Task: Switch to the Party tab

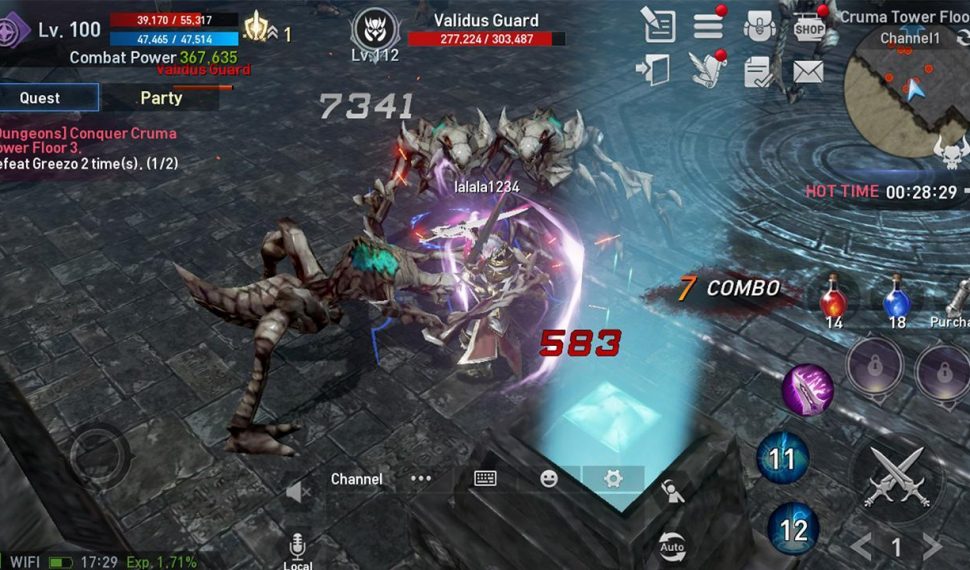Action: (x=161, y=98)
